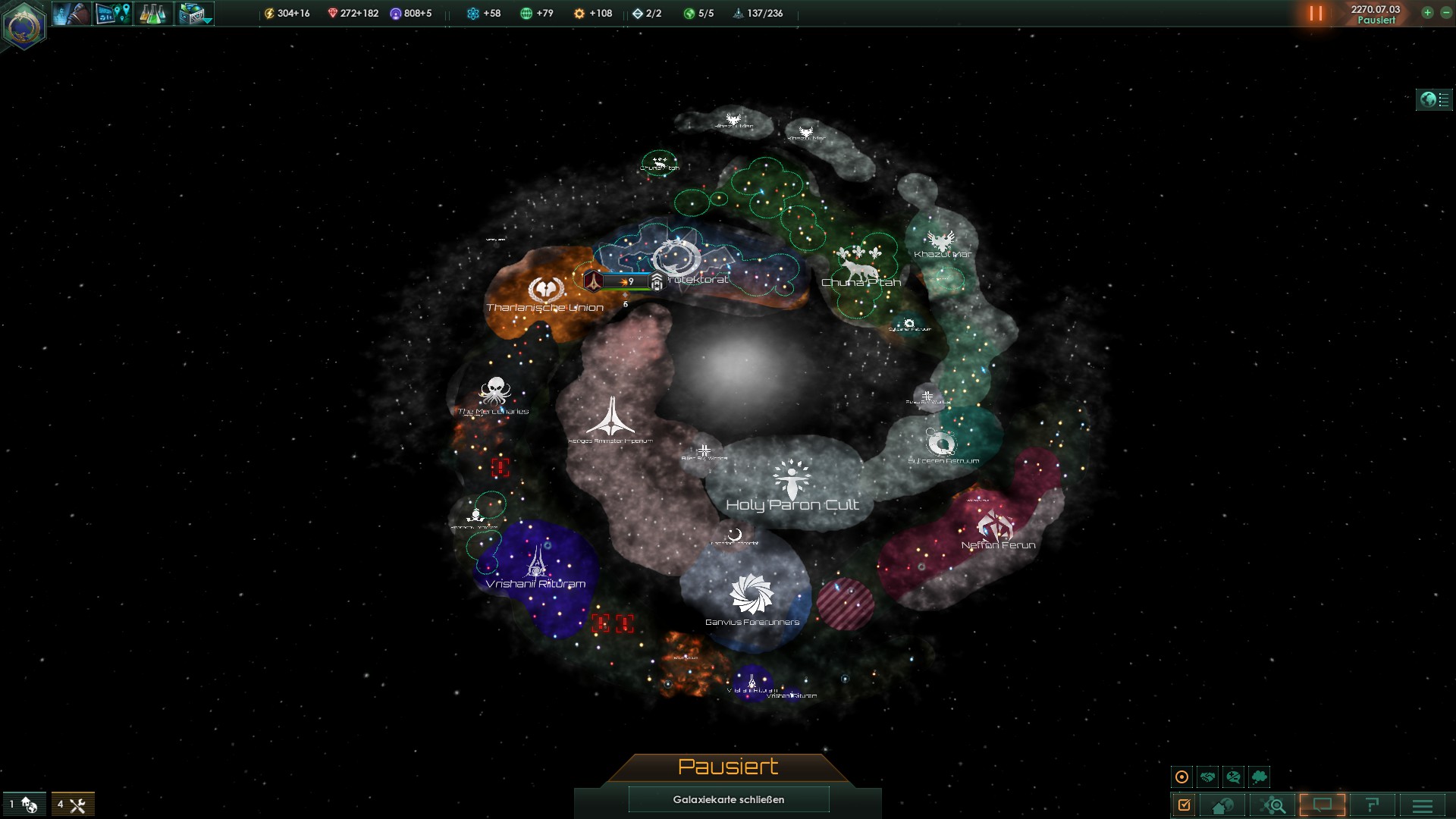Open the research flasks panel
Image resolution: width=1456 pixels, height=819 pixels.
click(x=153, y=14)
